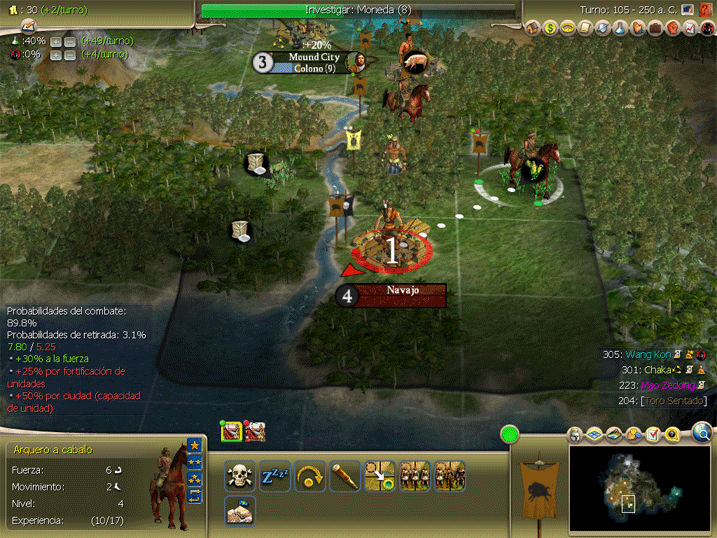
Task: Decrease the science rate percentage
Action: 70,41
